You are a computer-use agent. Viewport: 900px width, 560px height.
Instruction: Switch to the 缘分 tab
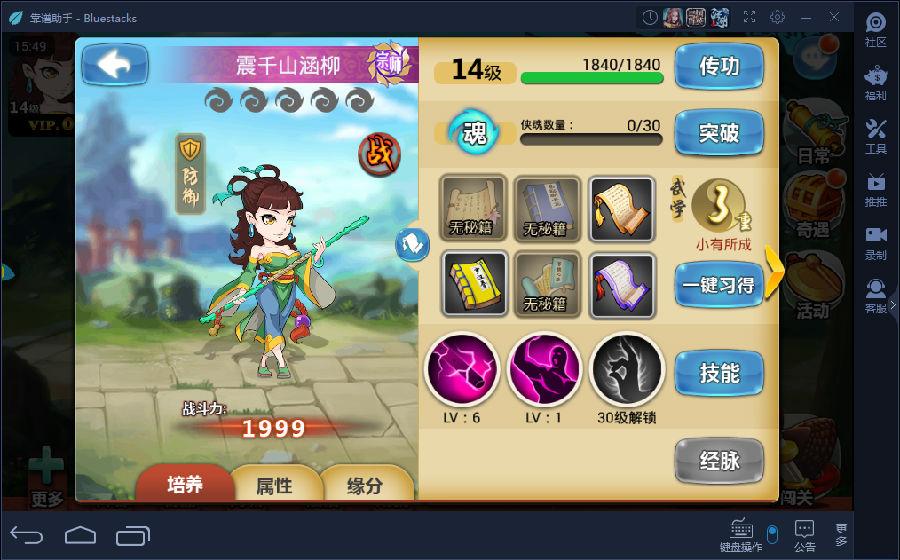364,486
